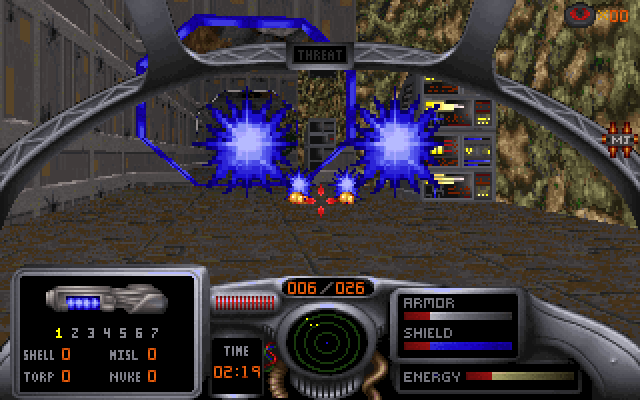Choose weapon slot 6

tap(138, 333)
